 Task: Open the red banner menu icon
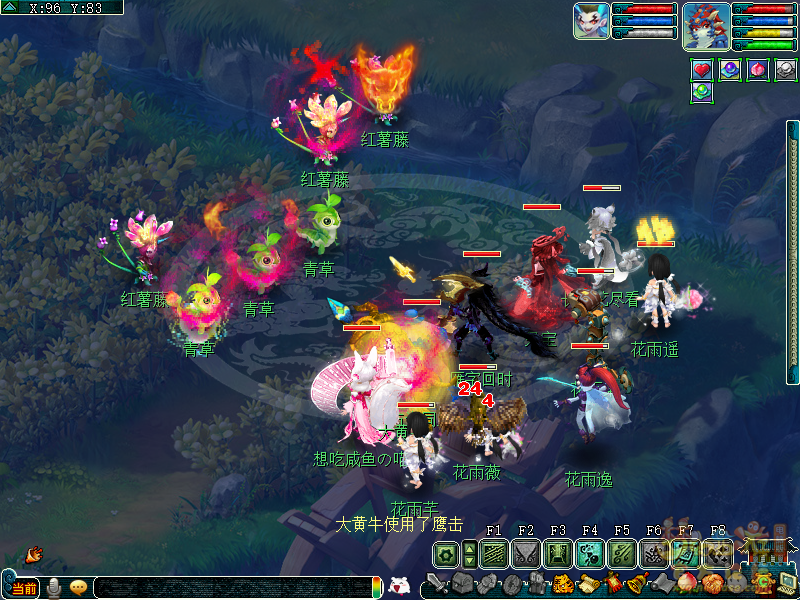[612, 583]
